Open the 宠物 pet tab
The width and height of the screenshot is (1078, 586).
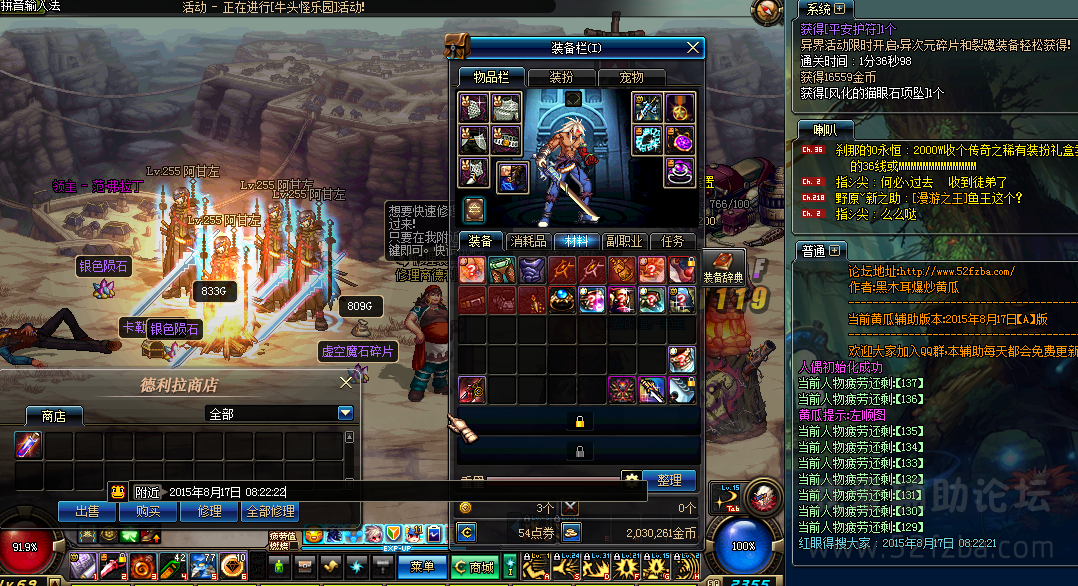click(631, 77)
